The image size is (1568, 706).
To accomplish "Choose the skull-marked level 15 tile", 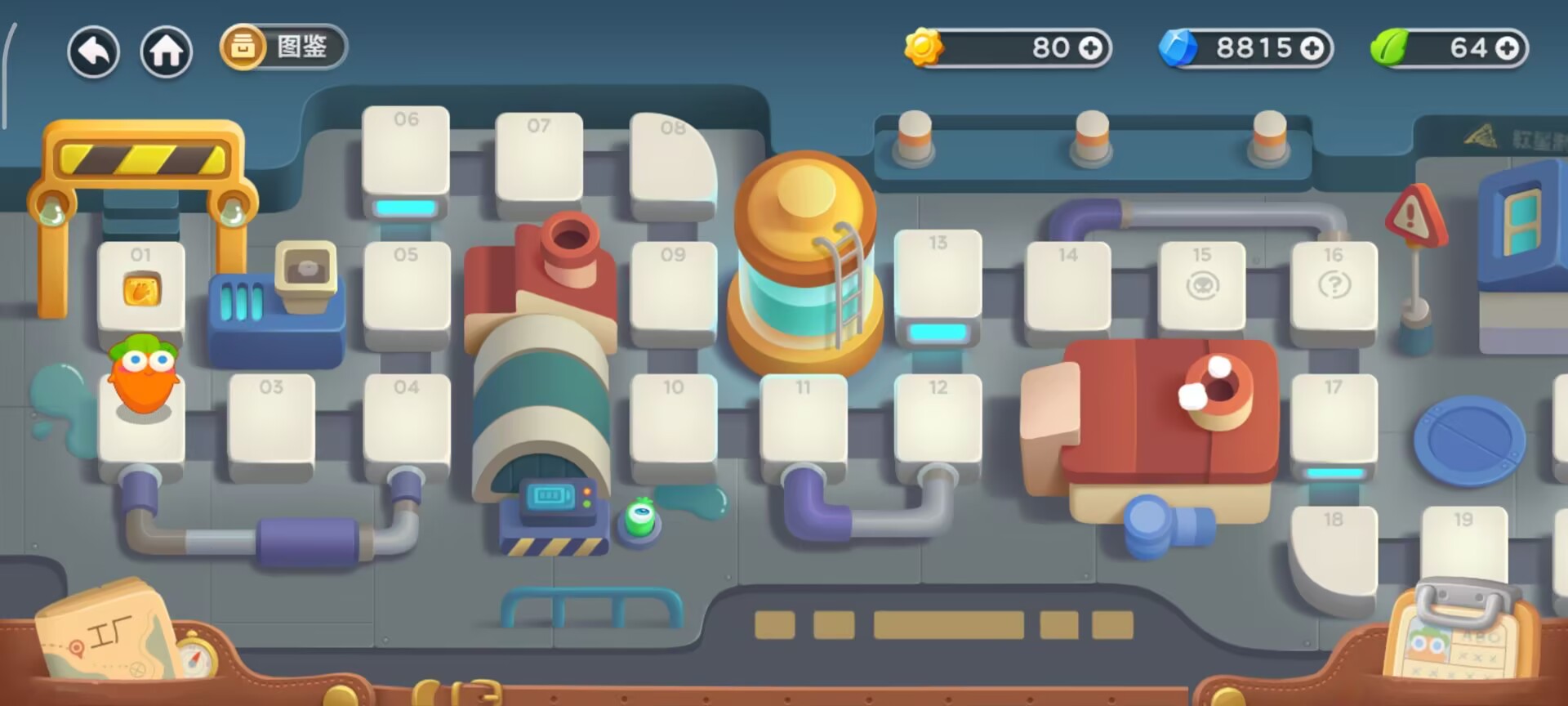I will [x=1202, y=286].
